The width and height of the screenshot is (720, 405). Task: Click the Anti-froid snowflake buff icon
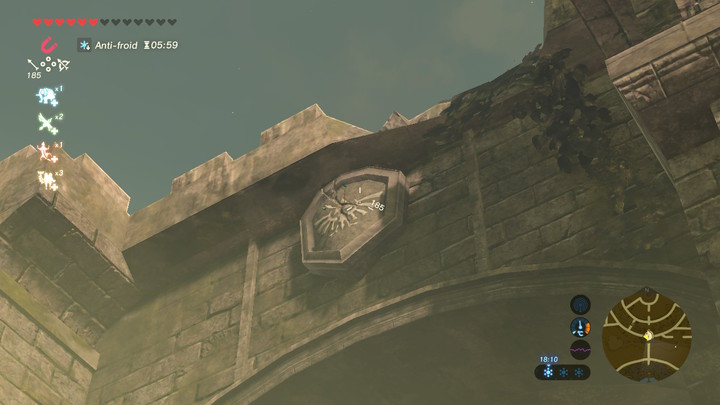point(85,45)
